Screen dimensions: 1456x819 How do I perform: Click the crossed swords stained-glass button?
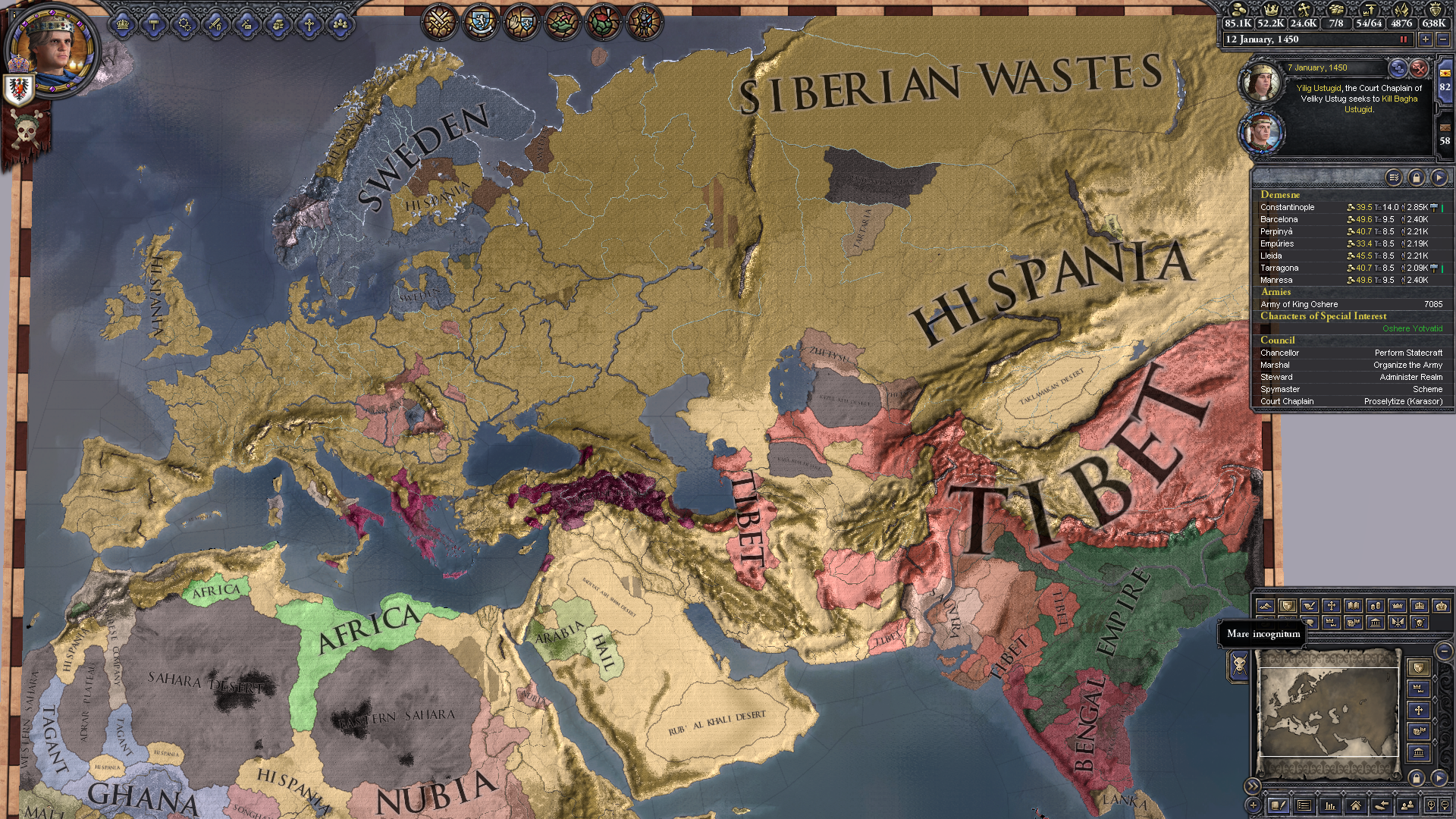[x=438, y=22]
